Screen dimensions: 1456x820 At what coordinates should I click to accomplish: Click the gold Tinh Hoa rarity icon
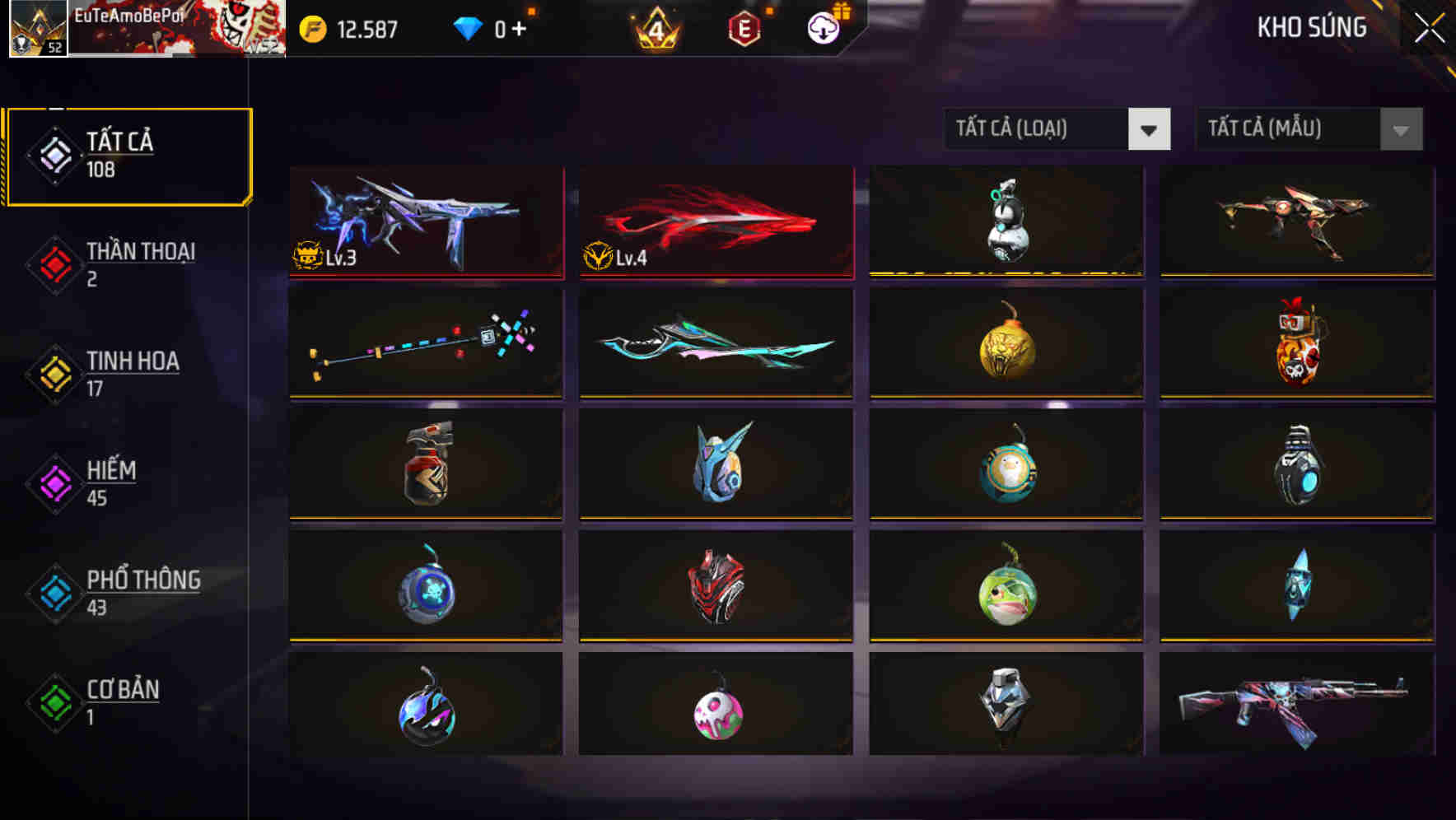tap(54, 371)
